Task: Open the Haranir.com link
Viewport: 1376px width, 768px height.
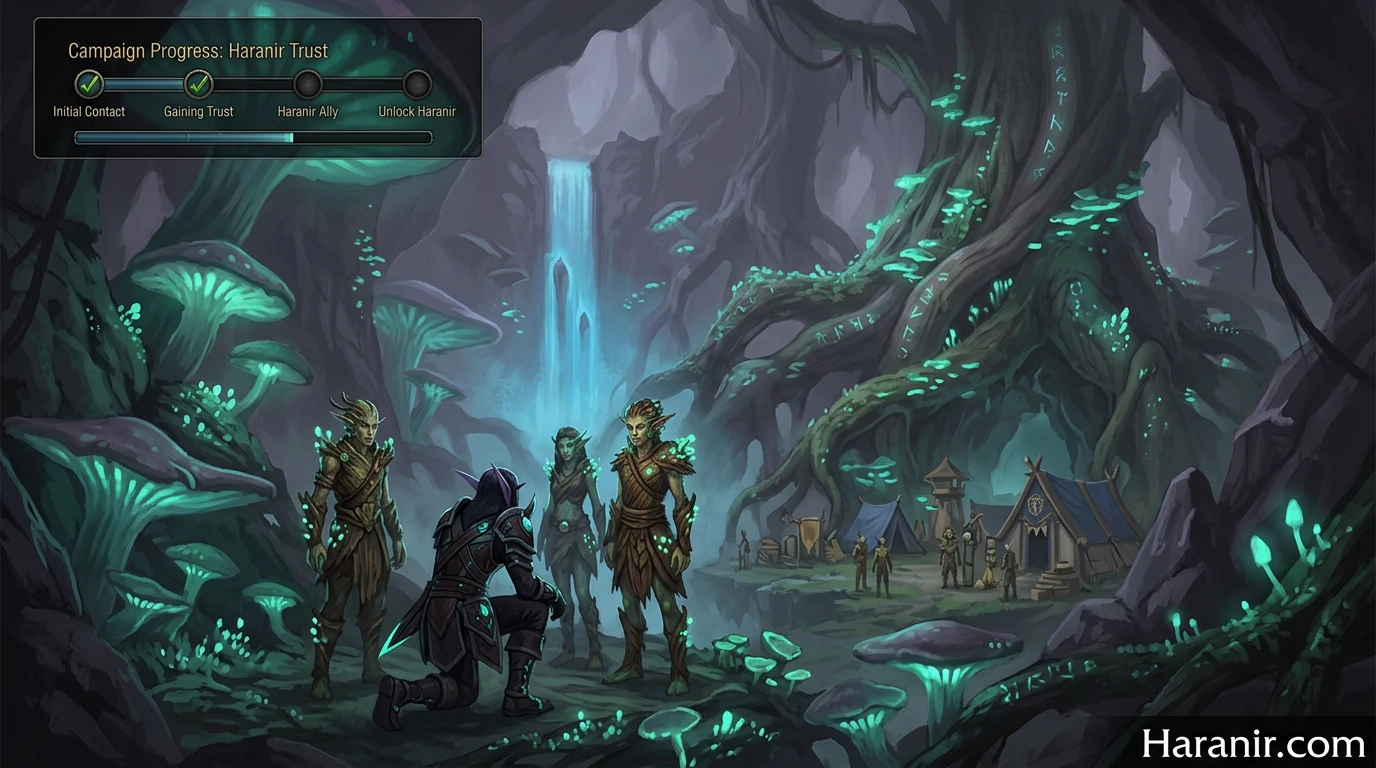Action: tap(1253, 743)
